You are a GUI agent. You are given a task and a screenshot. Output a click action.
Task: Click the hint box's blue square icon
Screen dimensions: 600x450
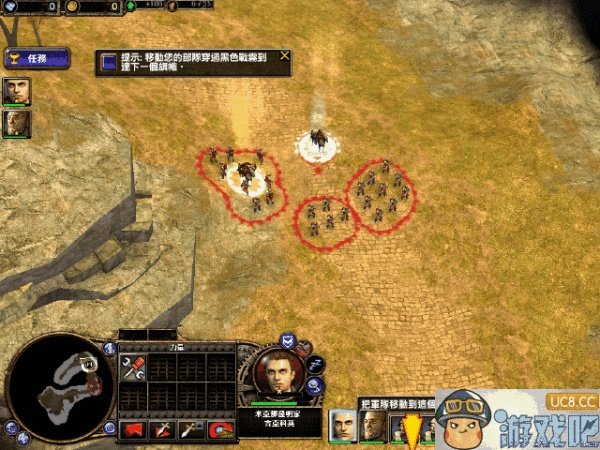pyautogui.click(x=108, y=62)
